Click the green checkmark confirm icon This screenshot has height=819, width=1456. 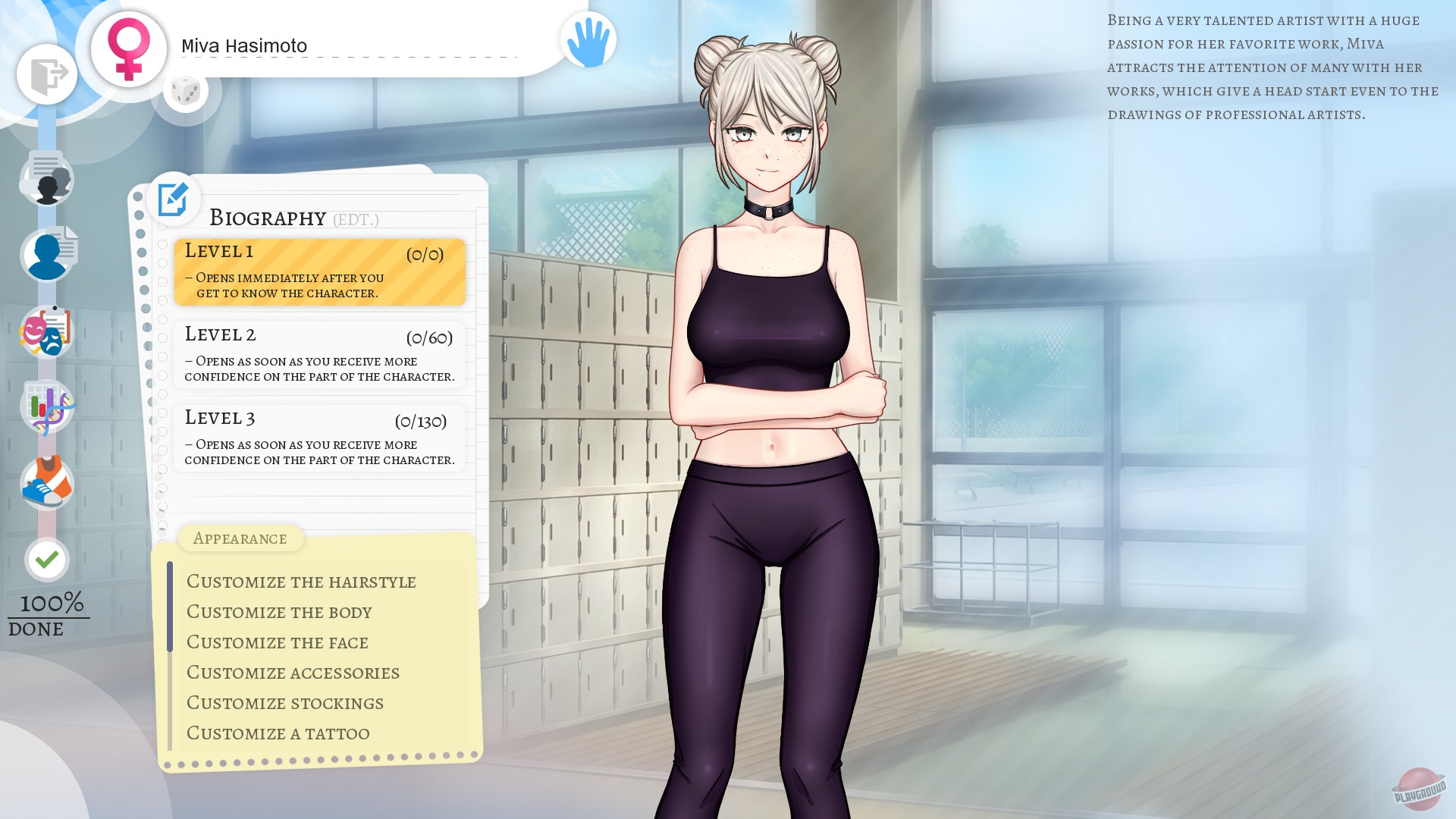click(x=47, y=559)
